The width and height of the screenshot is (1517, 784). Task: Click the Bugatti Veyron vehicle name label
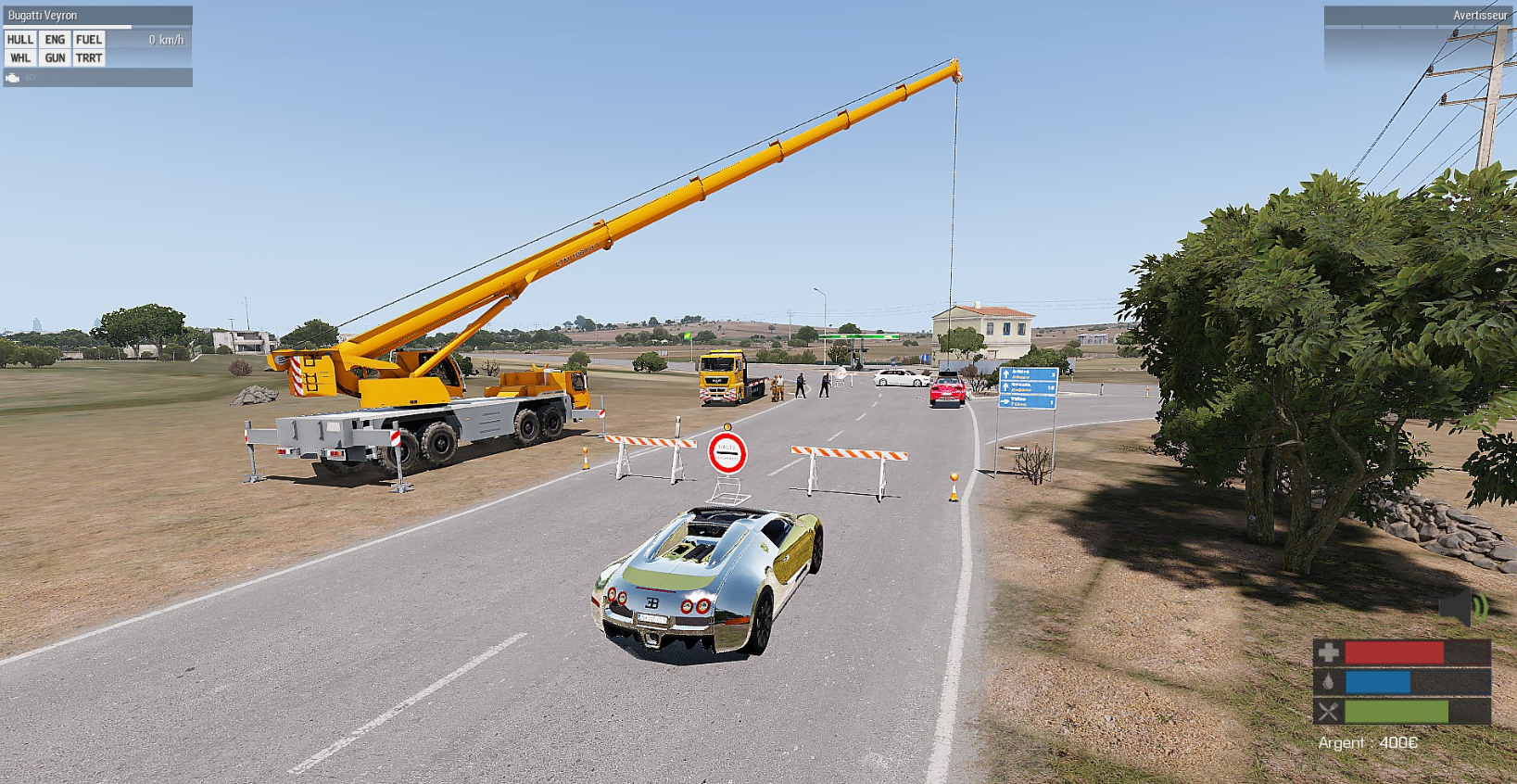(43, 16)
